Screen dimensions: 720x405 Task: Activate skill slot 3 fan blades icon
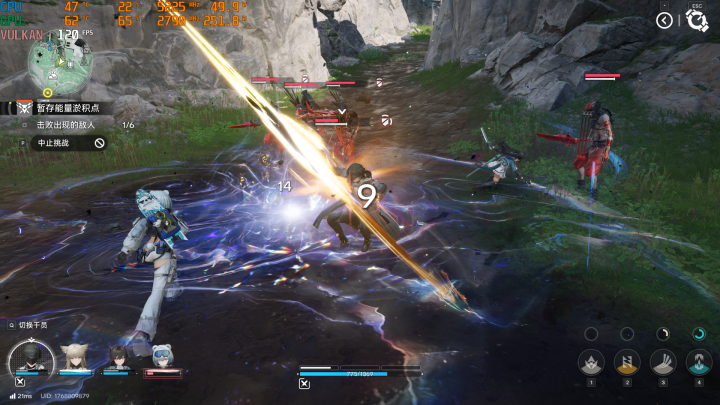[x=663, y=362]
